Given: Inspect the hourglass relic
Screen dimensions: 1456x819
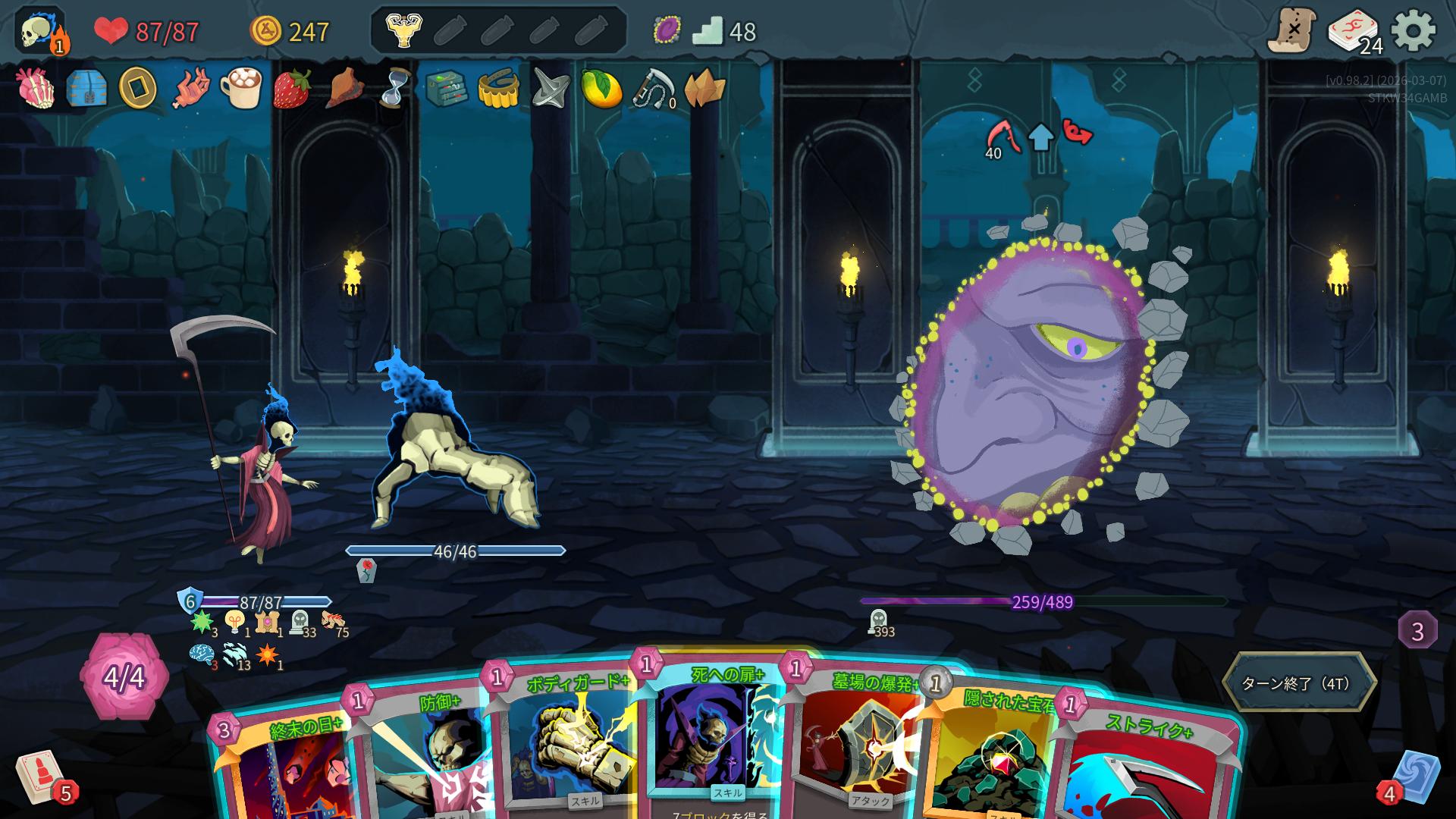Looking at the screenshot, I should point(393,89).
